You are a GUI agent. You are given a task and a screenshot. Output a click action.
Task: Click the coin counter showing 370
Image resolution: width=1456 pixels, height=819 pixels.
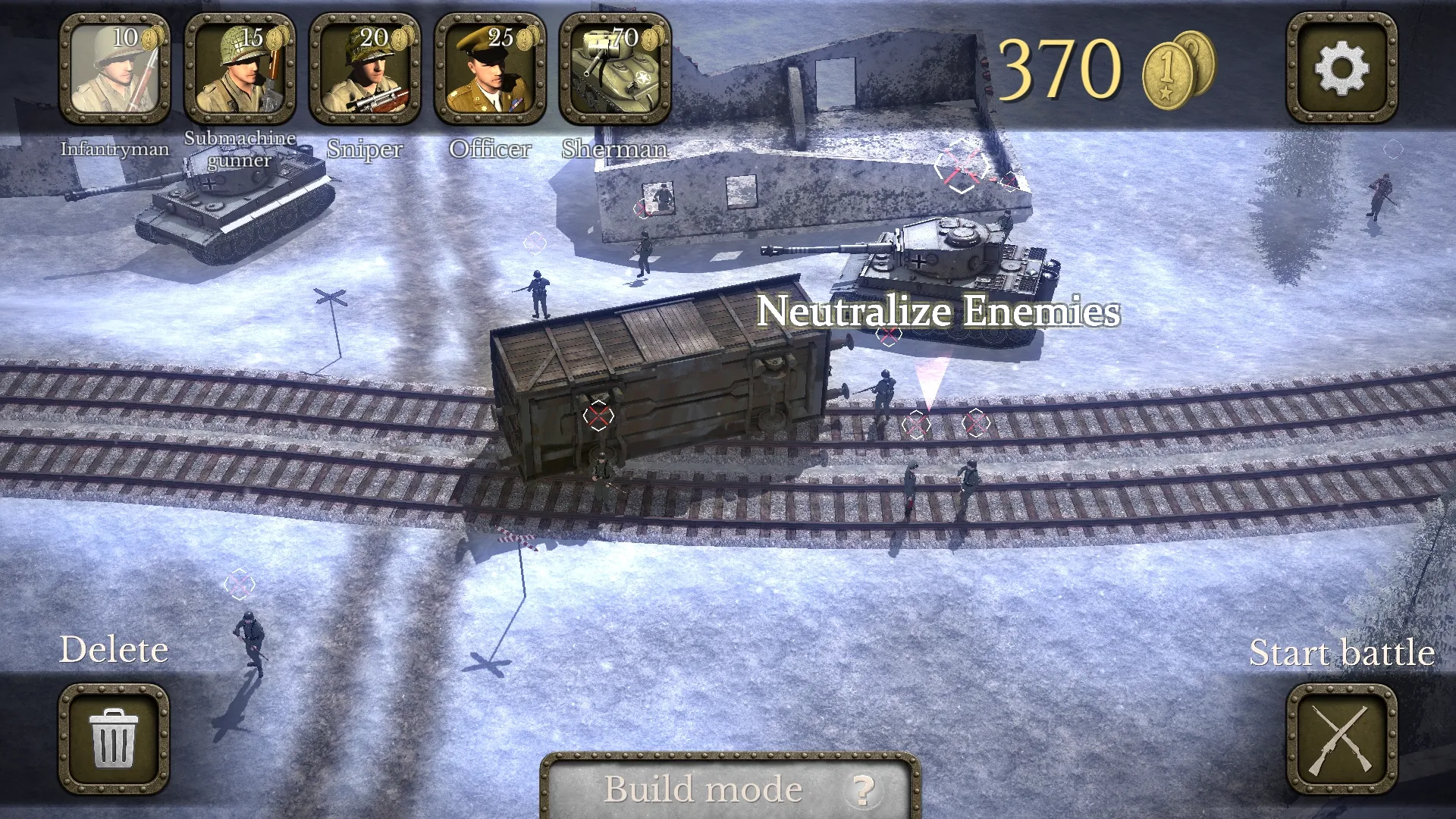tap(1060, 67)
